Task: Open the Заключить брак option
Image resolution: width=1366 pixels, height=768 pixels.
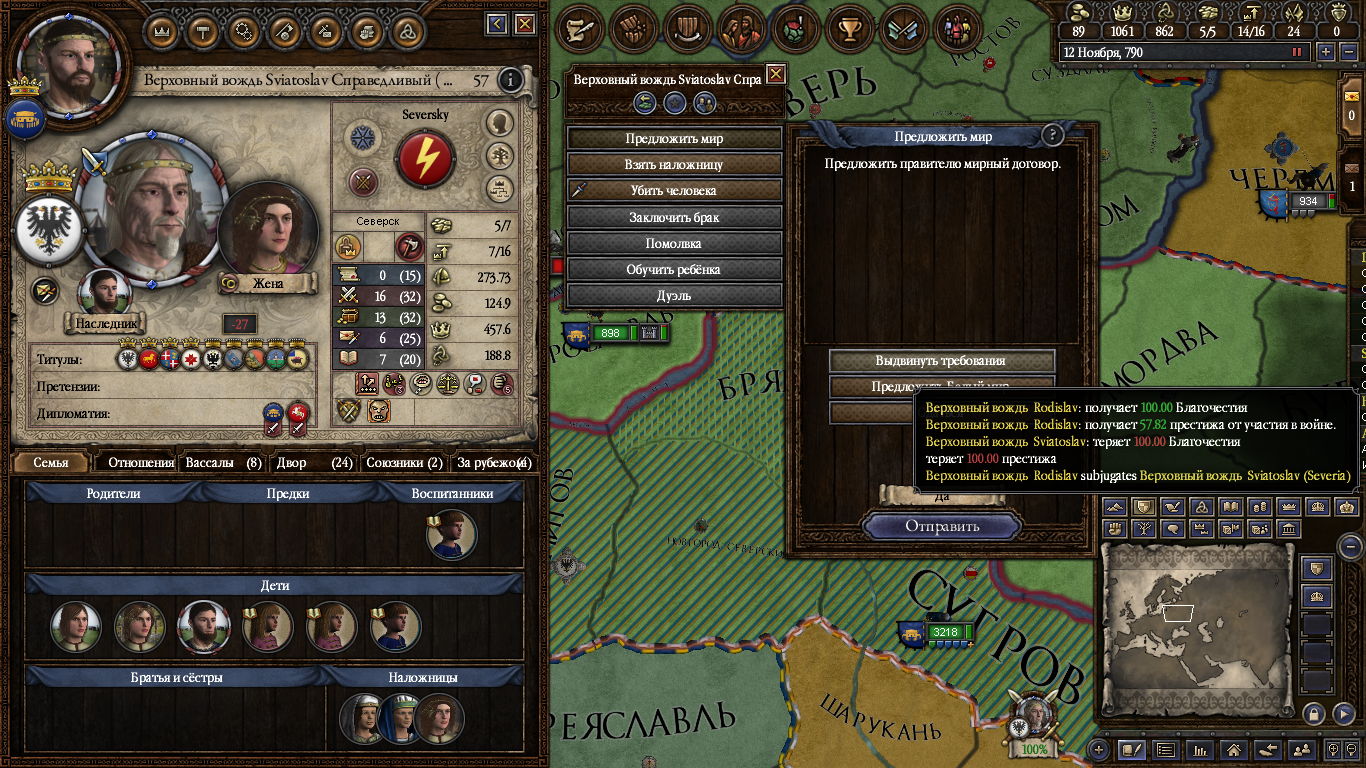Action: click(674, 217)
